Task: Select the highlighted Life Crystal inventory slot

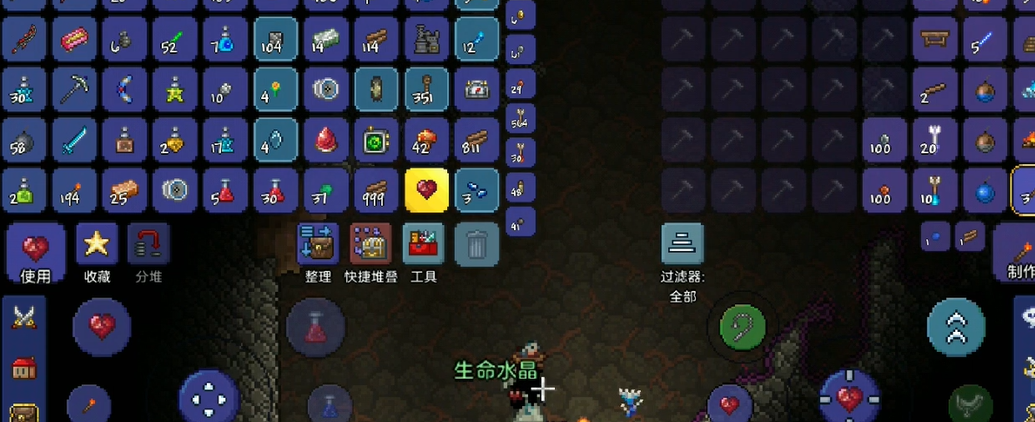Action: pyautogui.click(x=427, y=190)
